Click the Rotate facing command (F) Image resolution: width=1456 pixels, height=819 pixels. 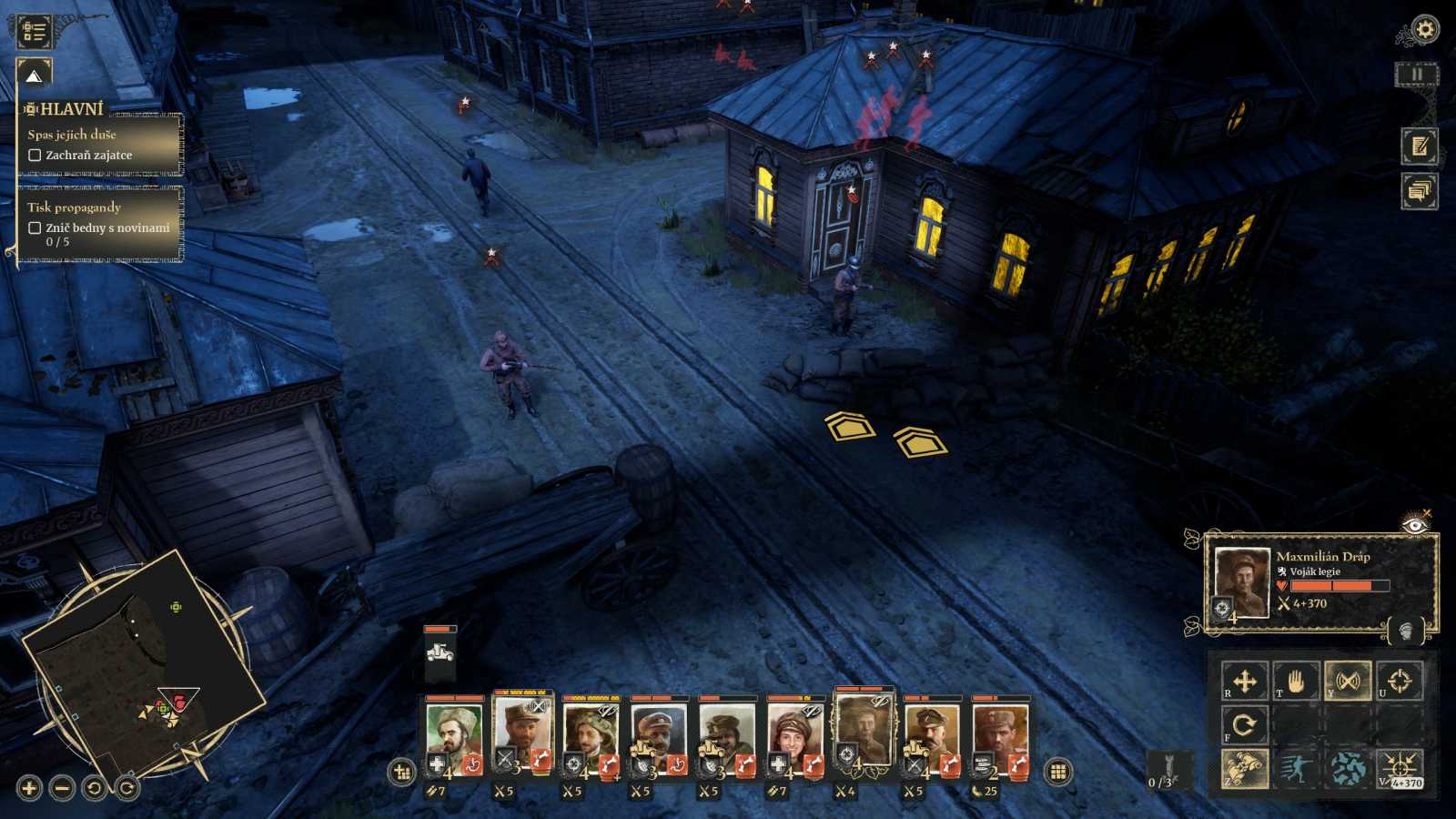[x=1245, y=725]
